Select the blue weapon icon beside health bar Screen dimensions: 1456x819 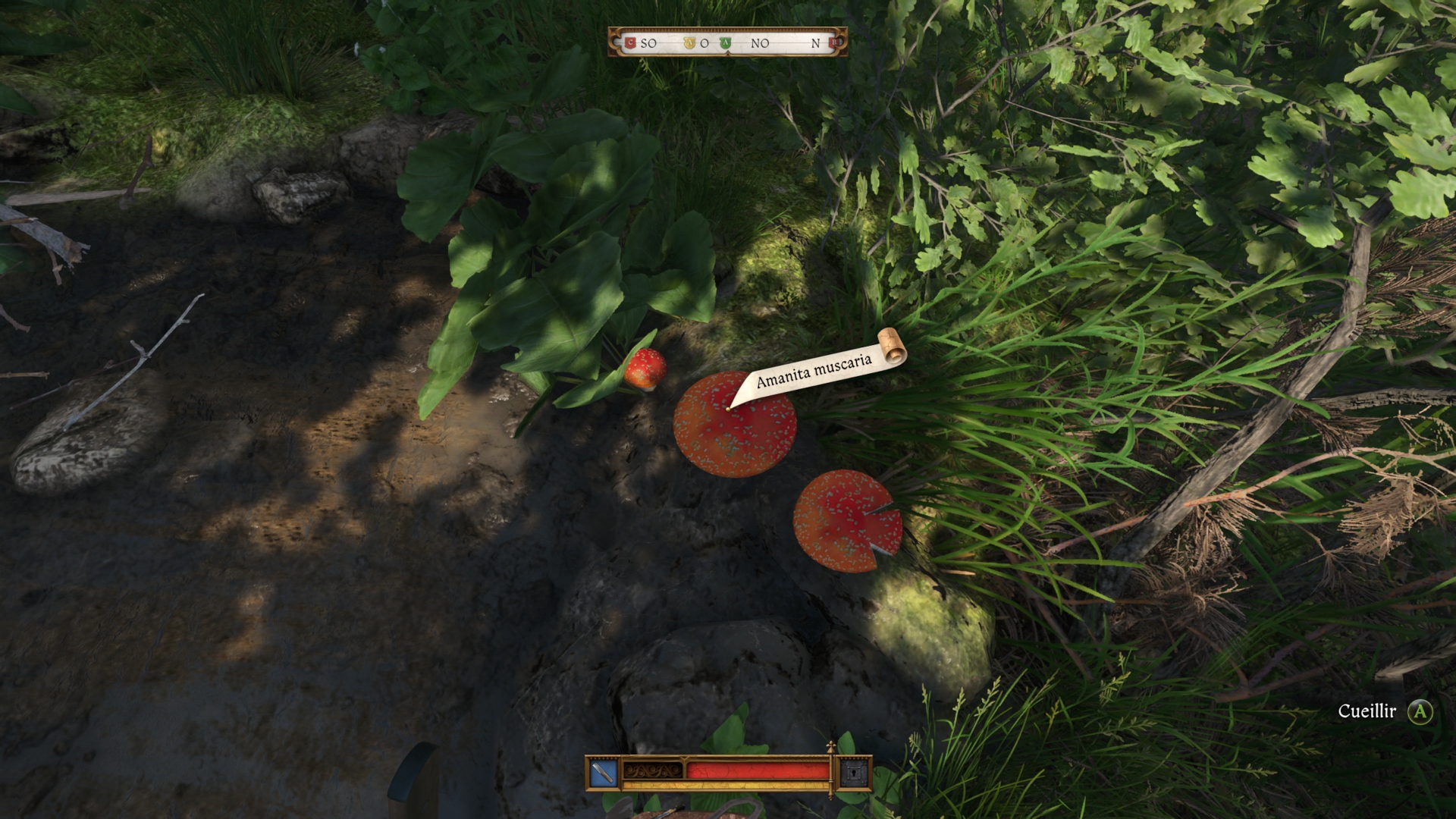604,773
